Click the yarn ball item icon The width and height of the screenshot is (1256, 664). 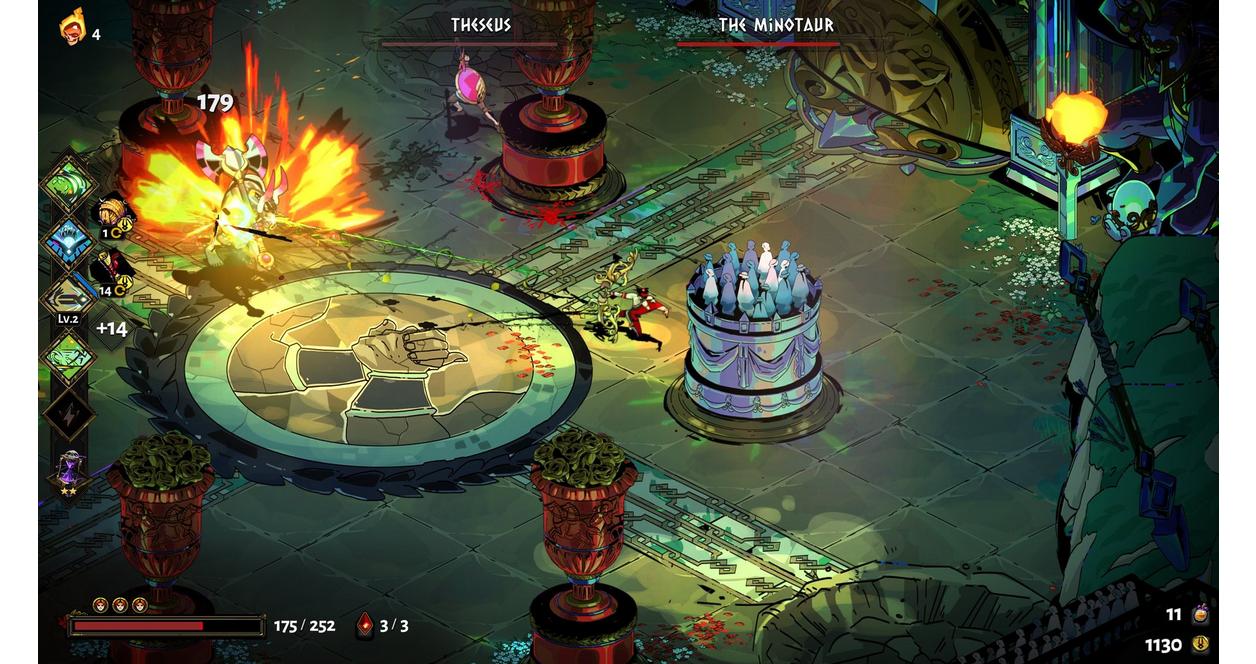point(113,213)
